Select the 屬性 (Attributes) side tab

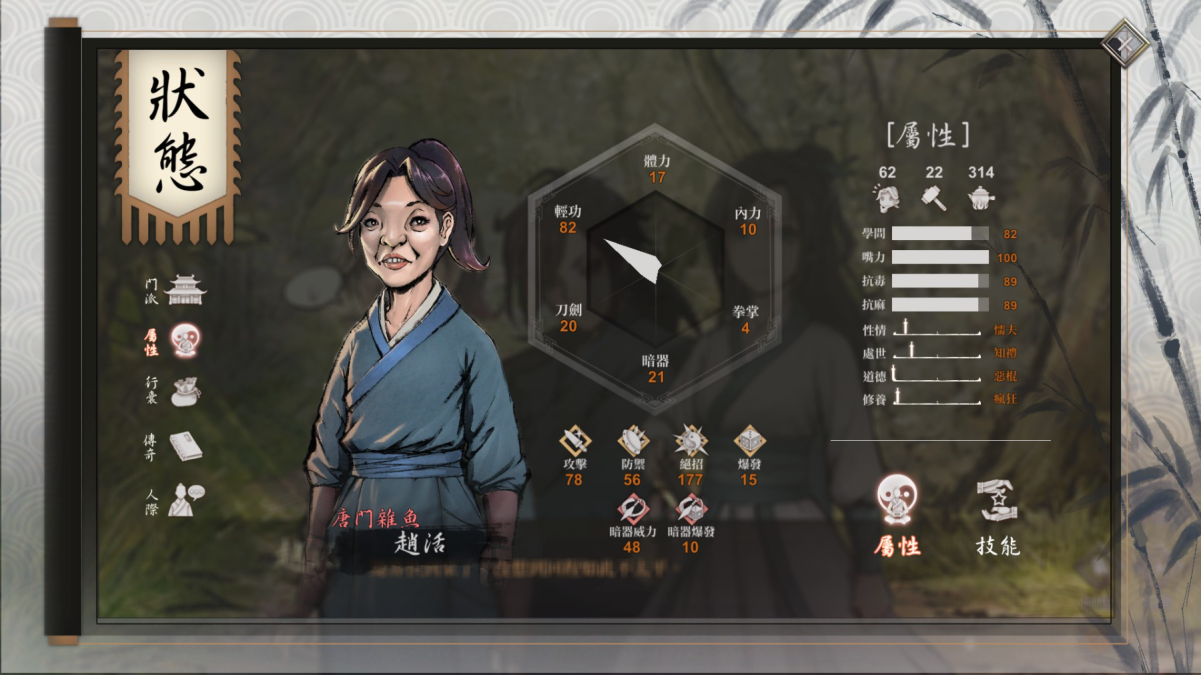click(x=185, y=342)
